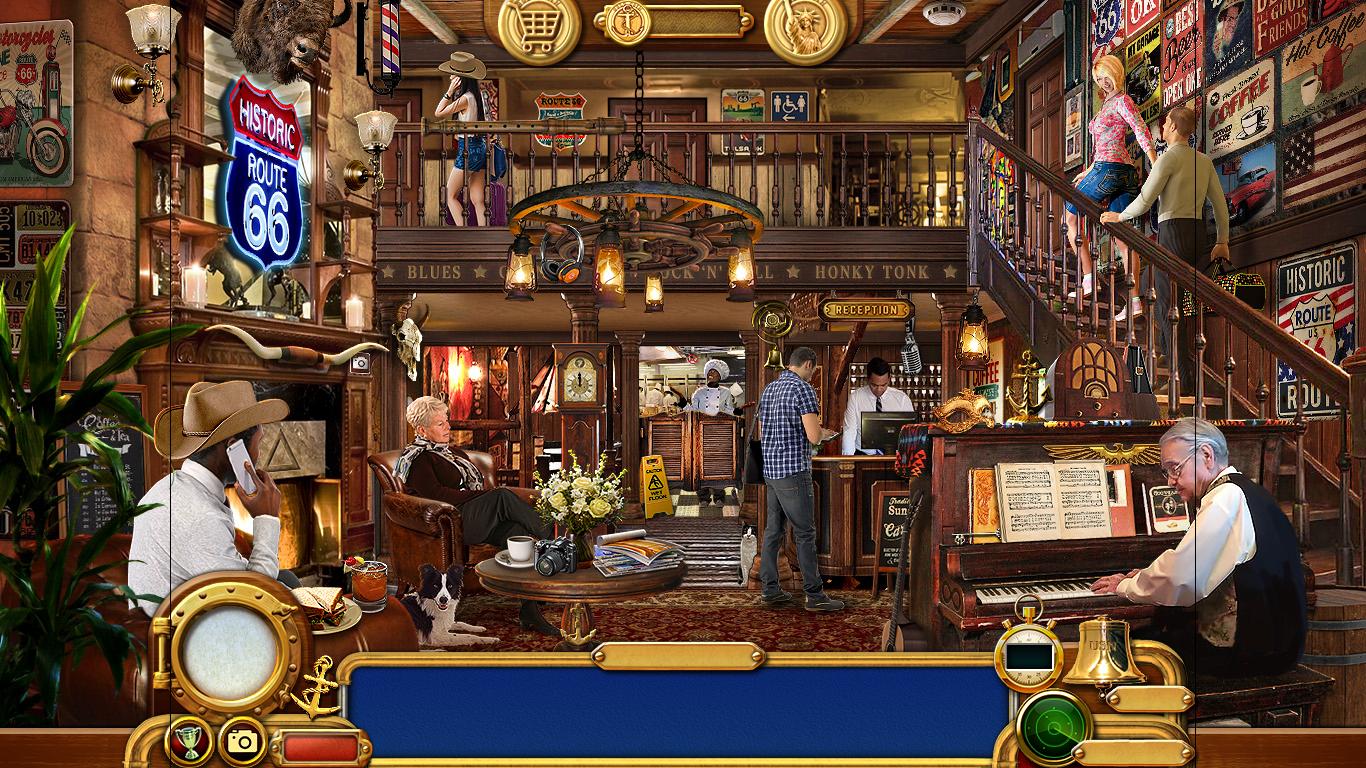Viewport: 1366px width, 768px height.
Task: Open the trophy achievements
Action: [x=188, y=741]
